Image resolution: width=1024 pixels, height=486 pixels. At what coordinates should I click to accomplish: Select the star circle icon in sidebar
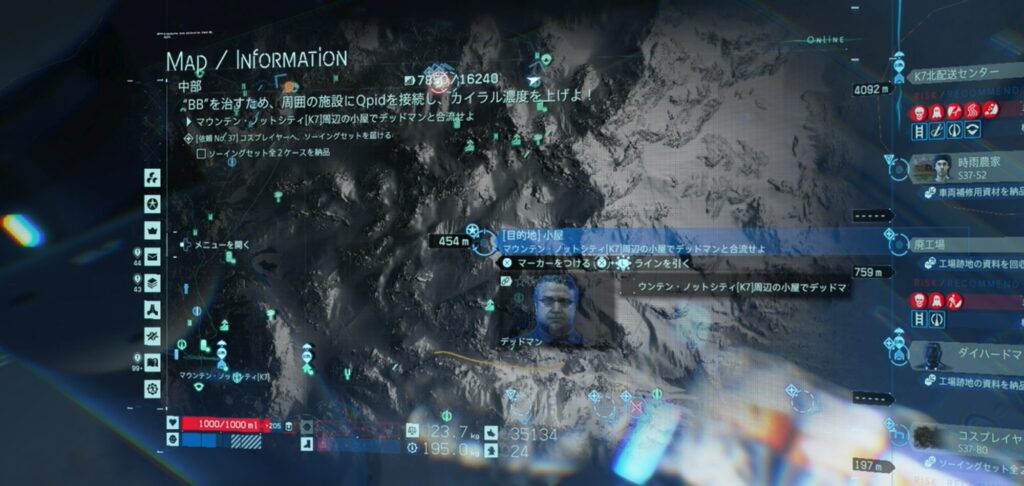(152, 204)
